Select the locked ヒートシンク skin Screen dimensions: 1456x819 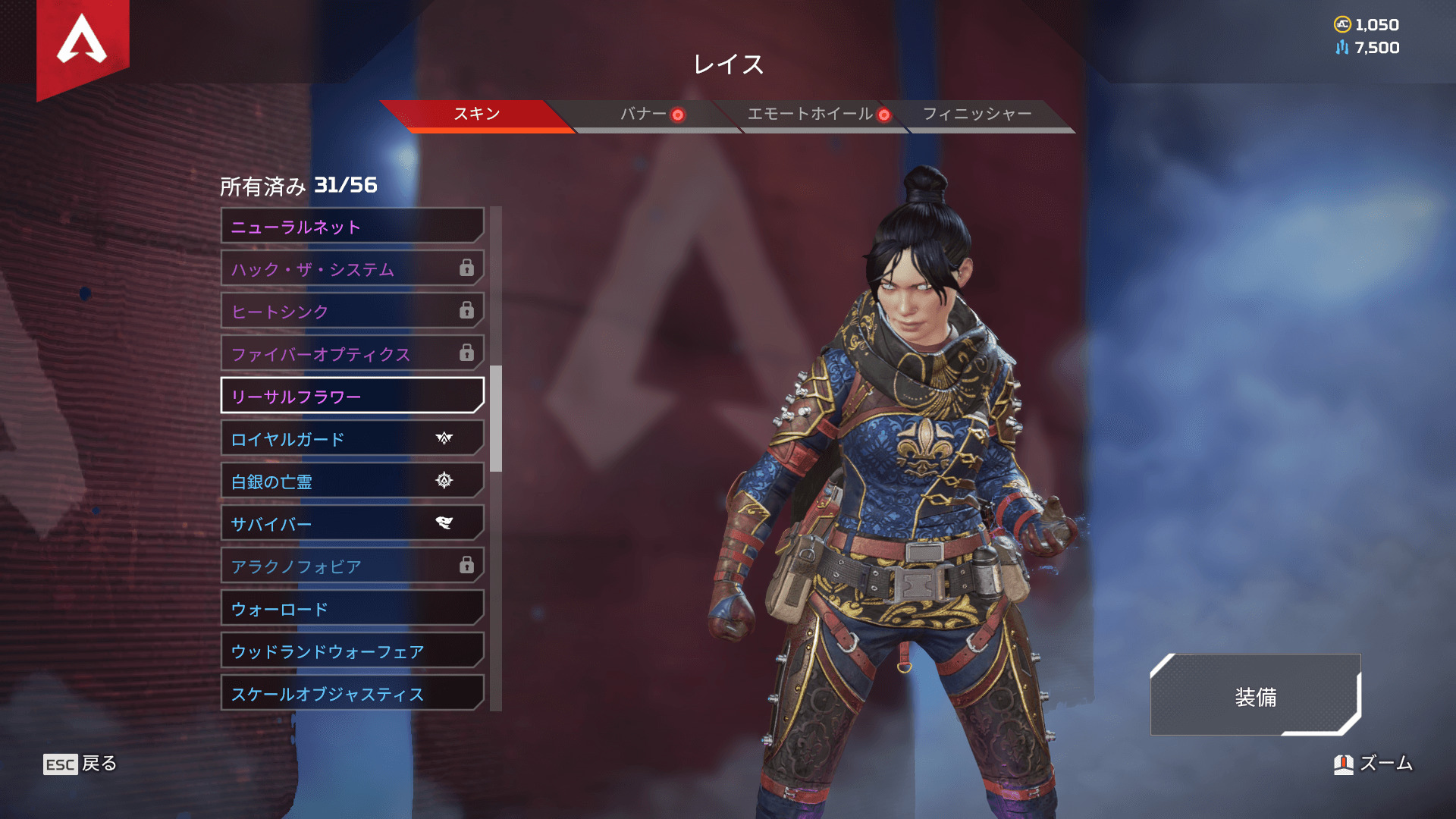pyautogui.click(x=352, y=311)
